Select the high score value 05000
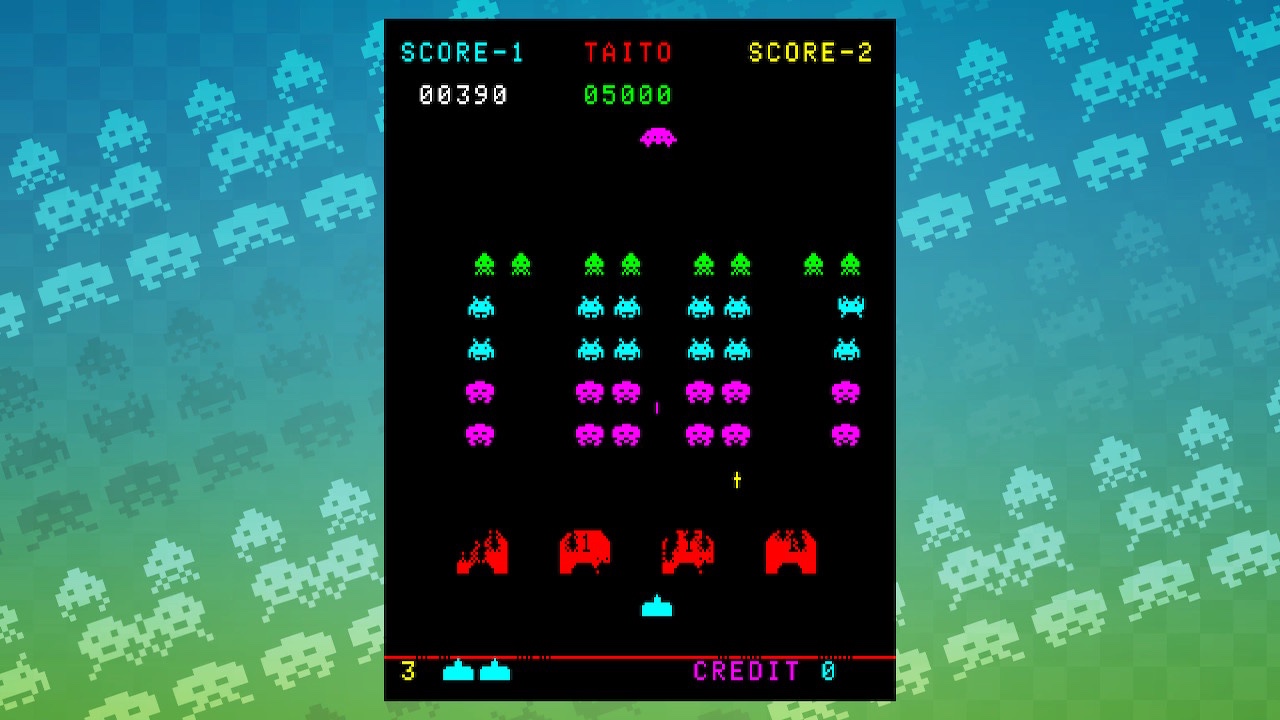1280x720 pixels. (627, 95)
